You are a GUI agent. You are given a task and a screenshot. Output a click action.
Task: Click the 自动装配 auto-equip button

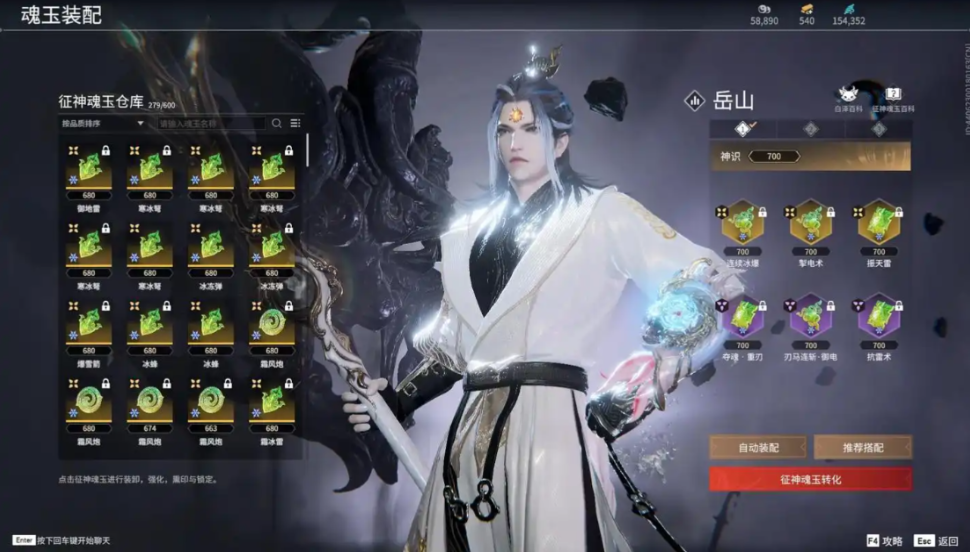[x=758, y=447]
